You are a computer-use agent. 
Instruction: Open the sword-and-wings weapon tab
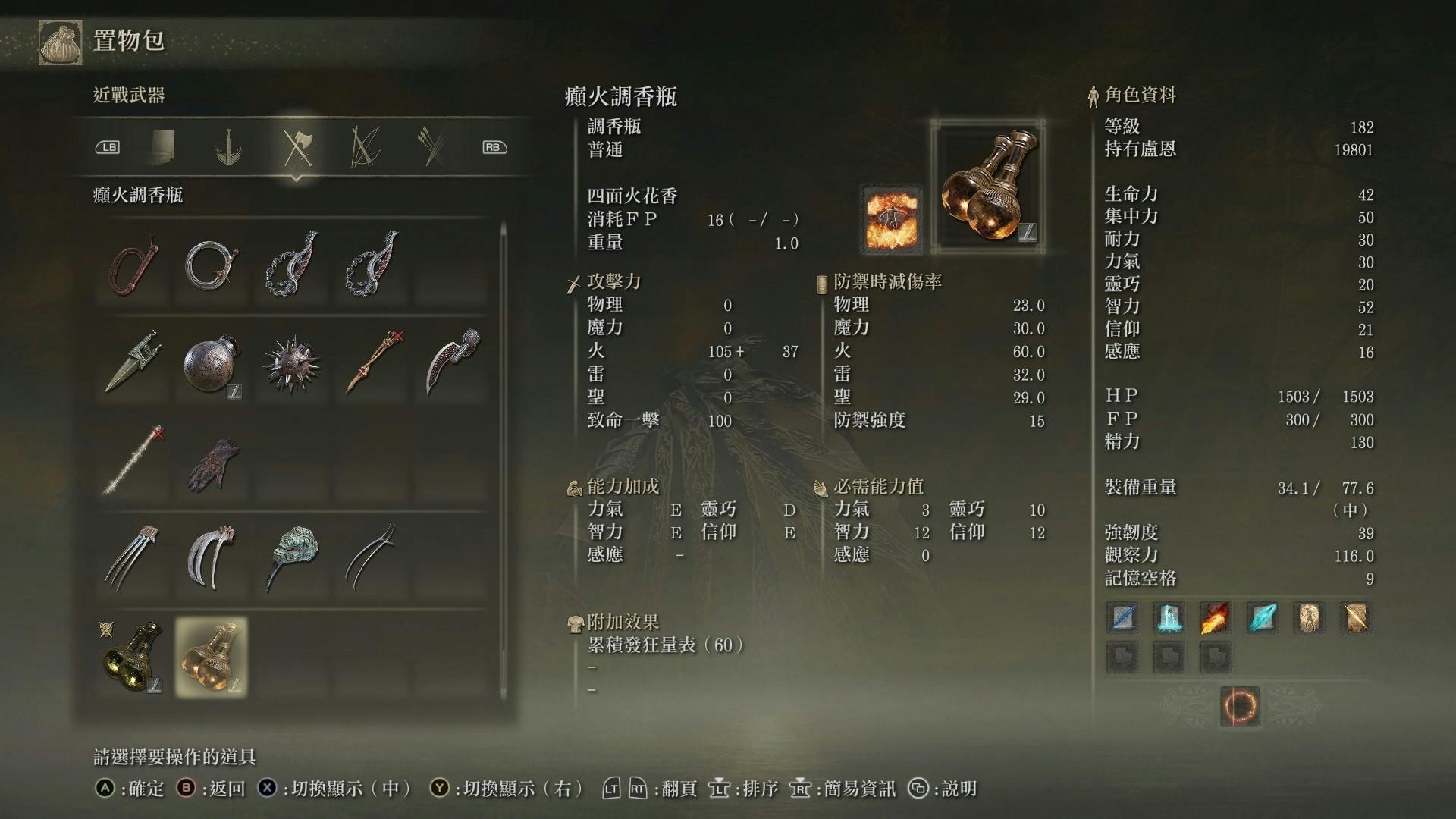pyautogui.click(x=228, y=146)
